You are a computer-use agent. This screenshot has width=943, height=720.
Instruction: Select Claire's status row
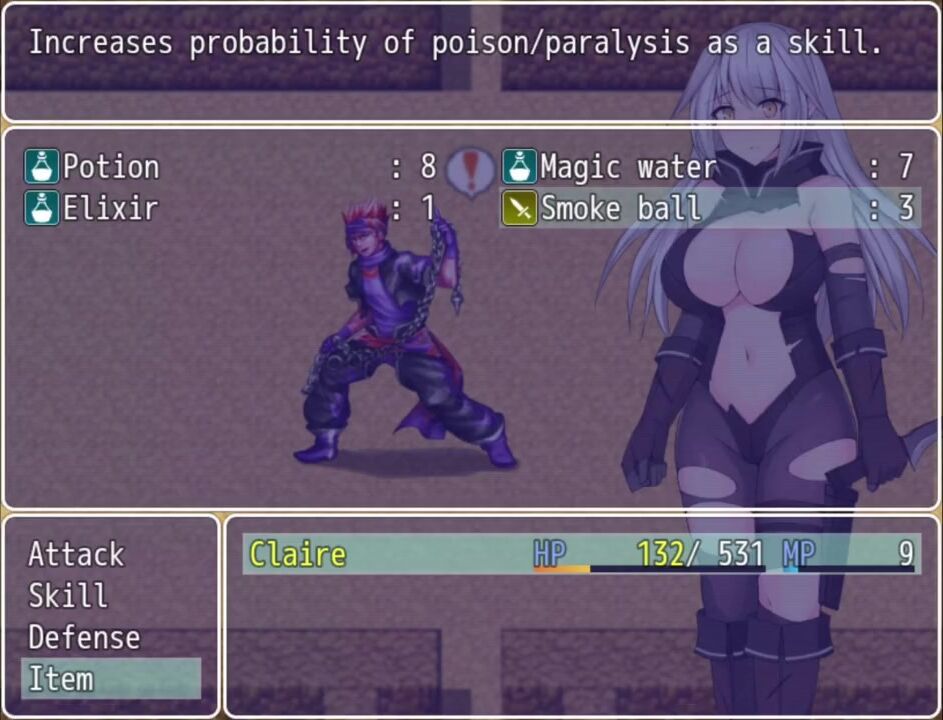pyautogui.click(x=580, y=554)
